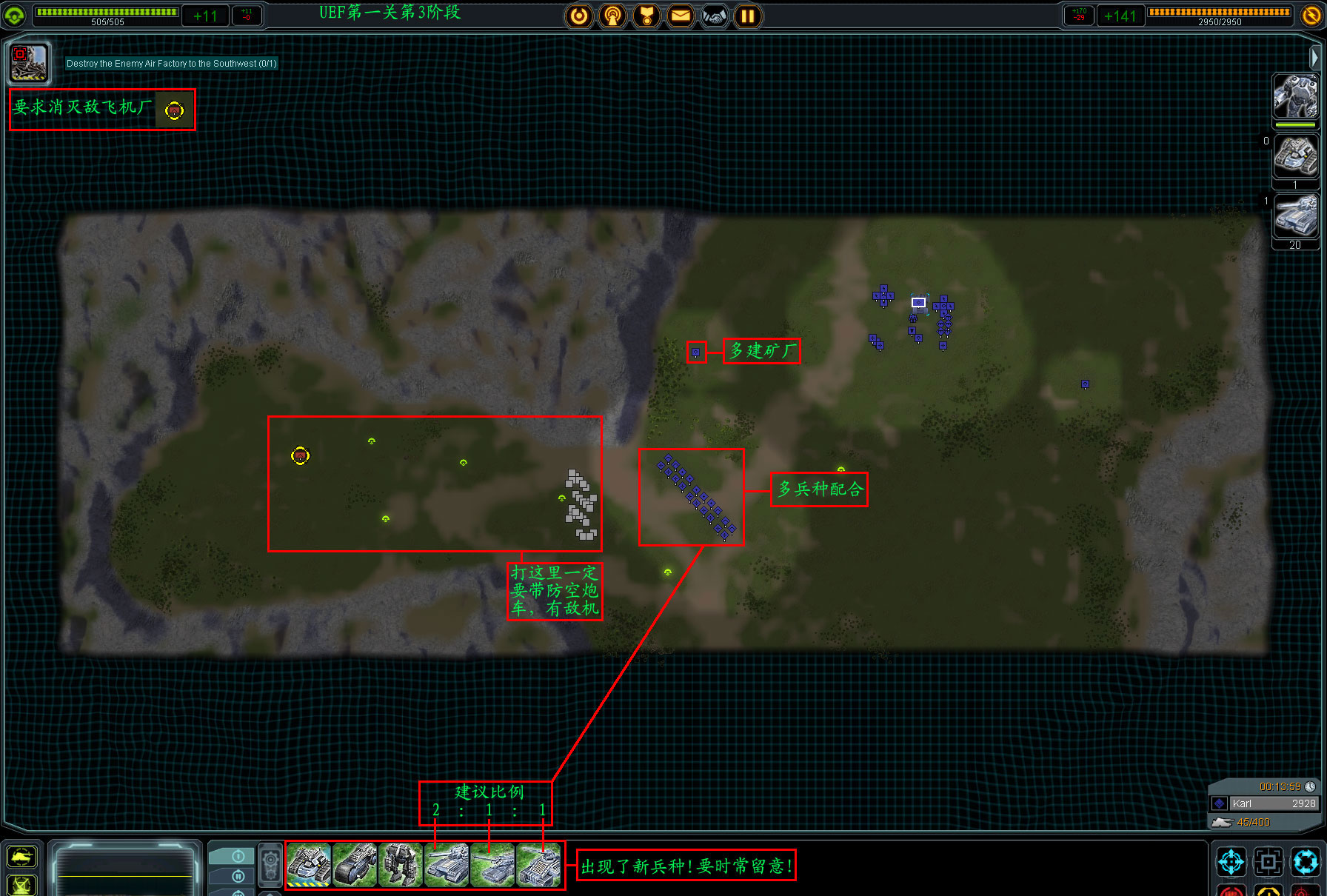The width and height of the screenshot is (1327, 896).
Task: Open the broadcast antenna icon in top bar
Action: pyautogui.click(x=612, y=16)
